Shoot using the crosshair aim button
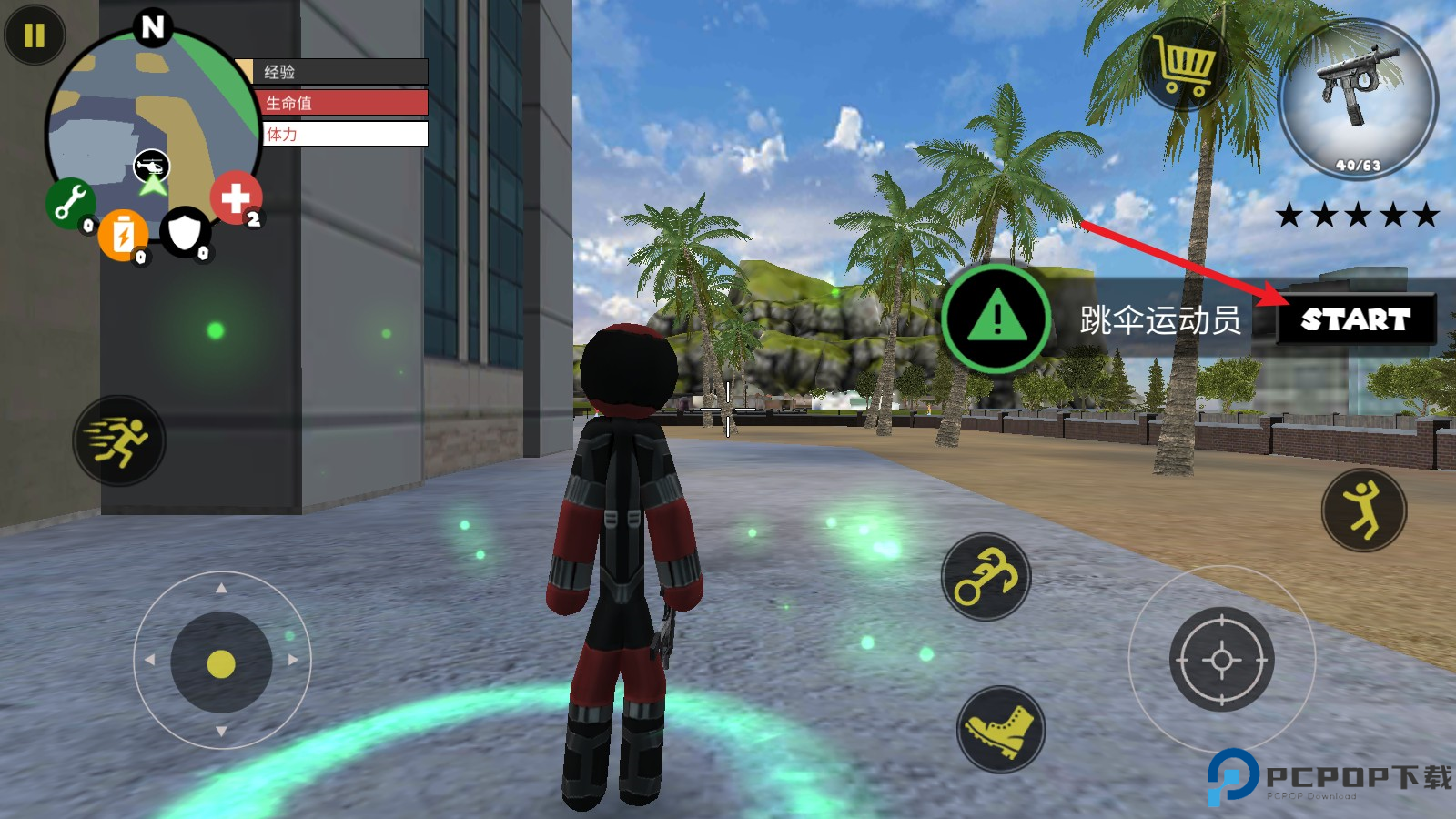Screen dimensions: 1456x819 (1221, 660)
